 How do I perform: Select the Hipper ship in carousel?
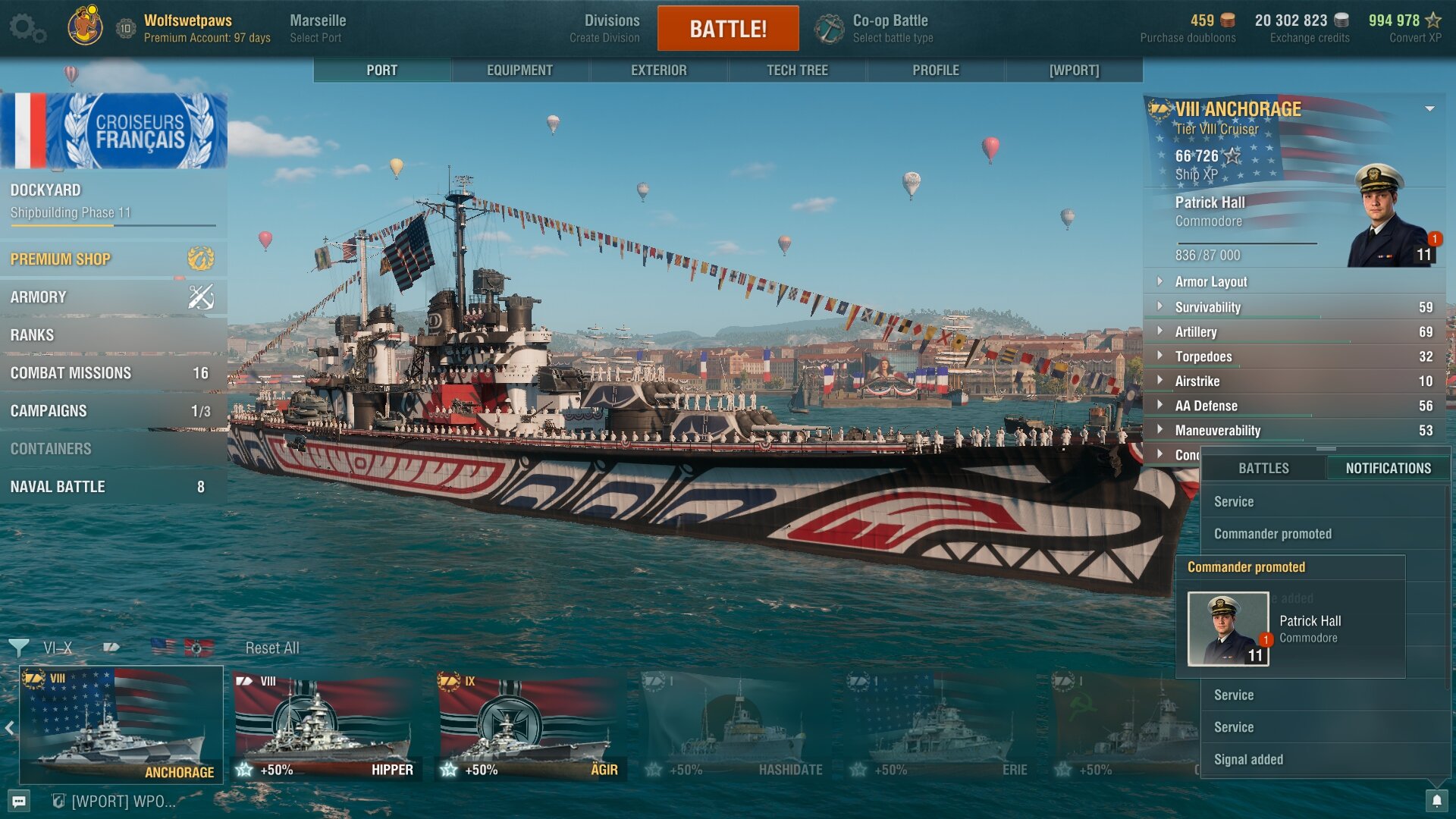(326, 726)
